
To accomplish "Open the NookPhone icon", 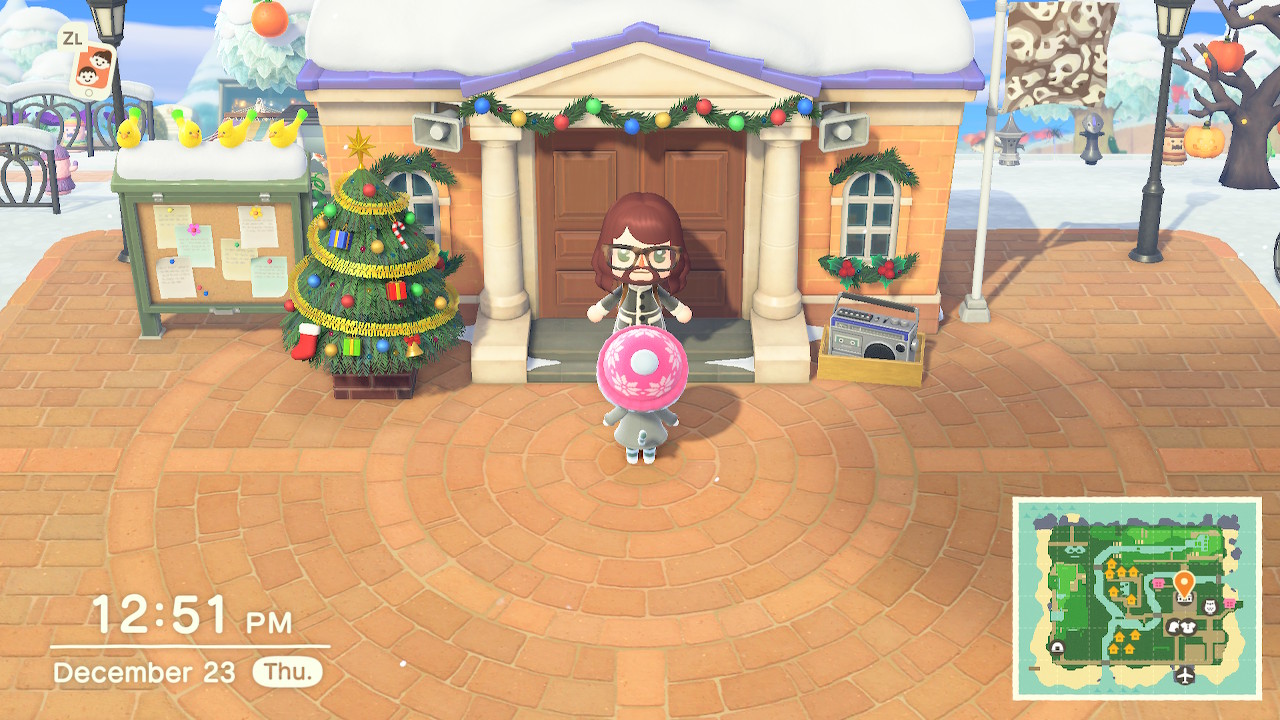I will (91, 70).
